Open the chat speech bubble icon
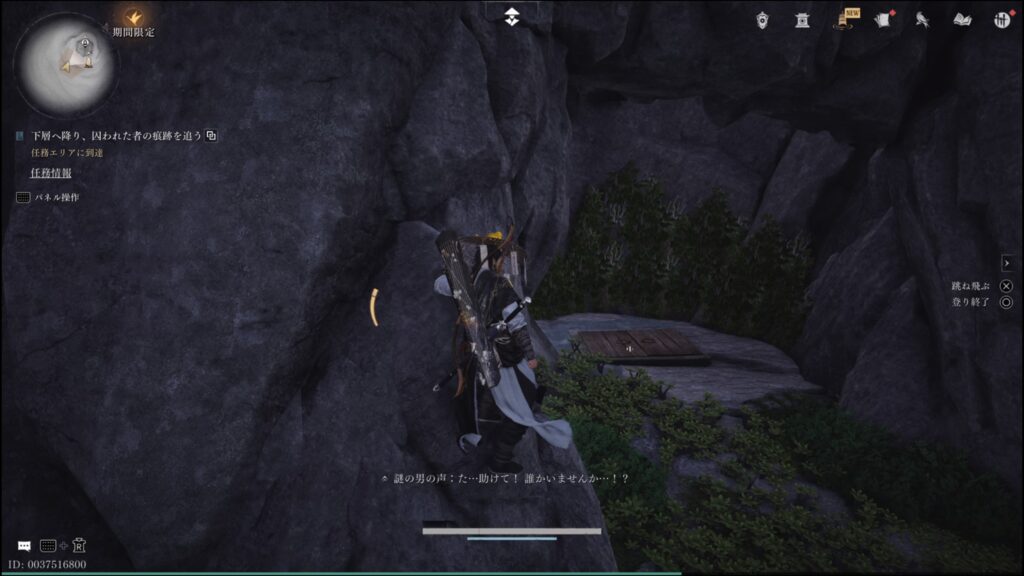 (x=24, y=546)
